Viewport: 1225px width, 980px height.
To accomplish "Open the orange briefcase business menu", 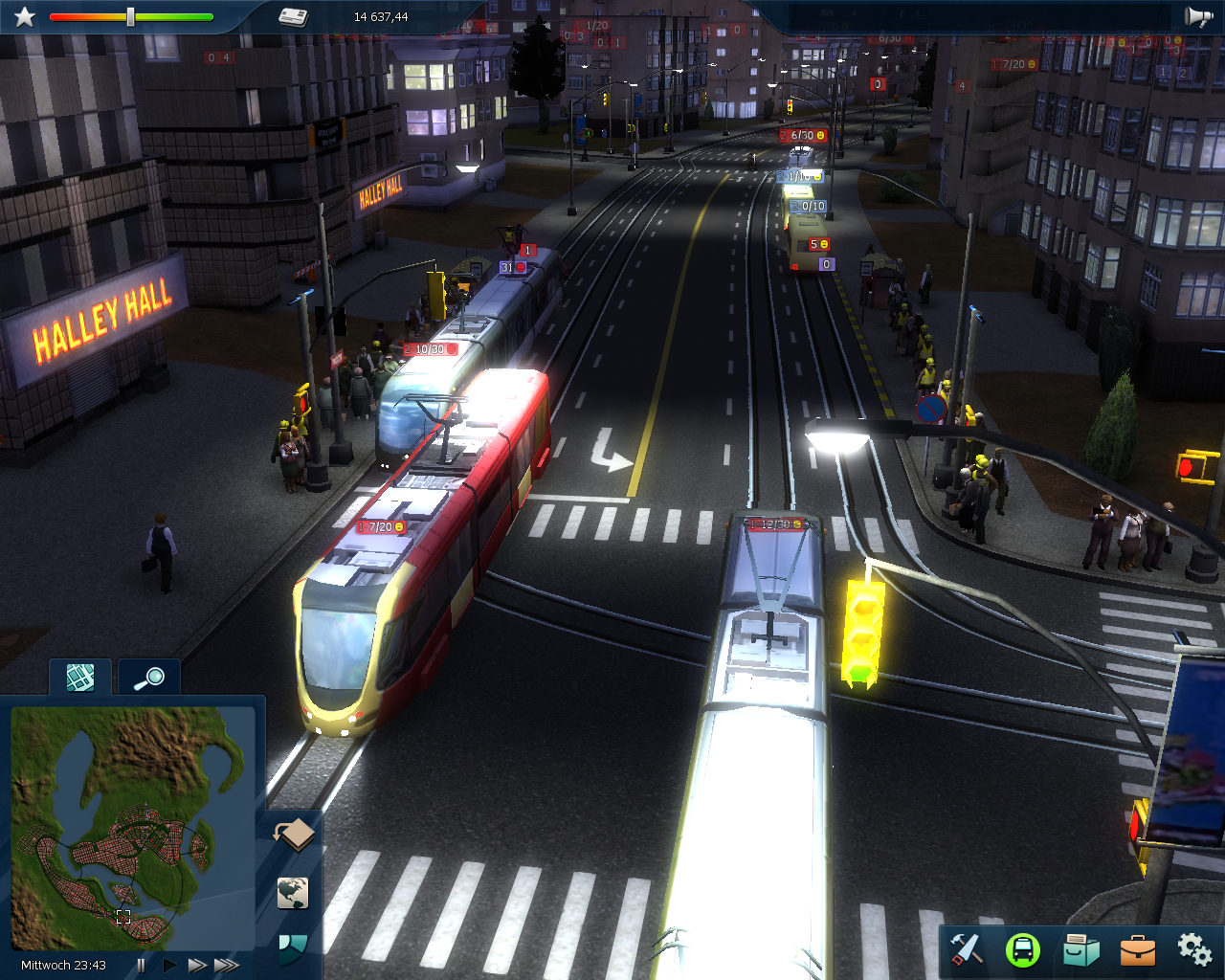I will tap(1138, 949).
